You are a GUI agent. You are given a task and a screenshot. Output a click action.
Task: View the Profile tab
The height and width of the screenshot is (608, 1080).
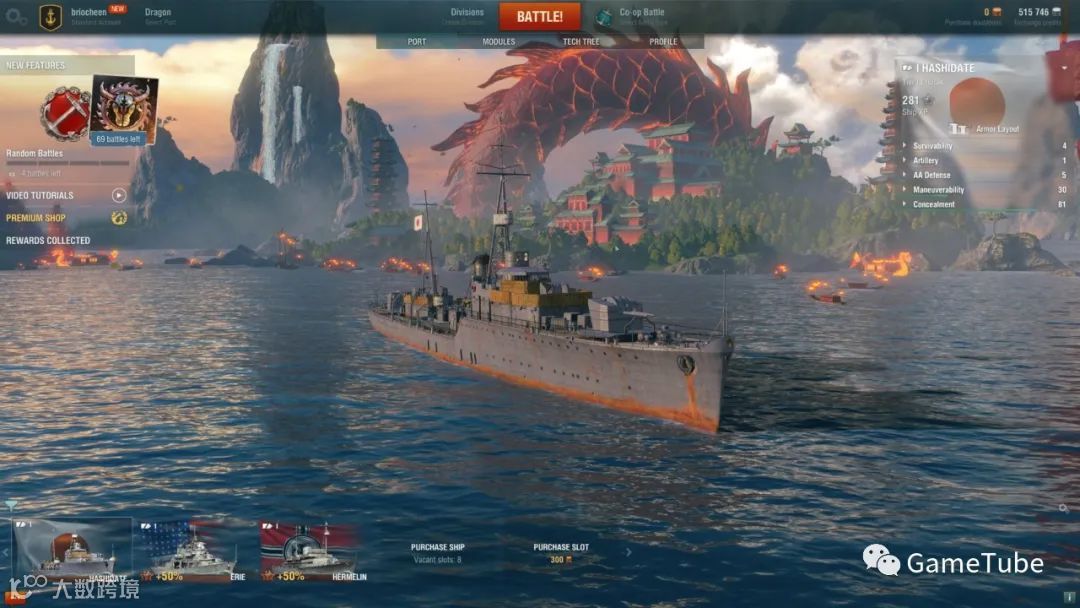663,42
